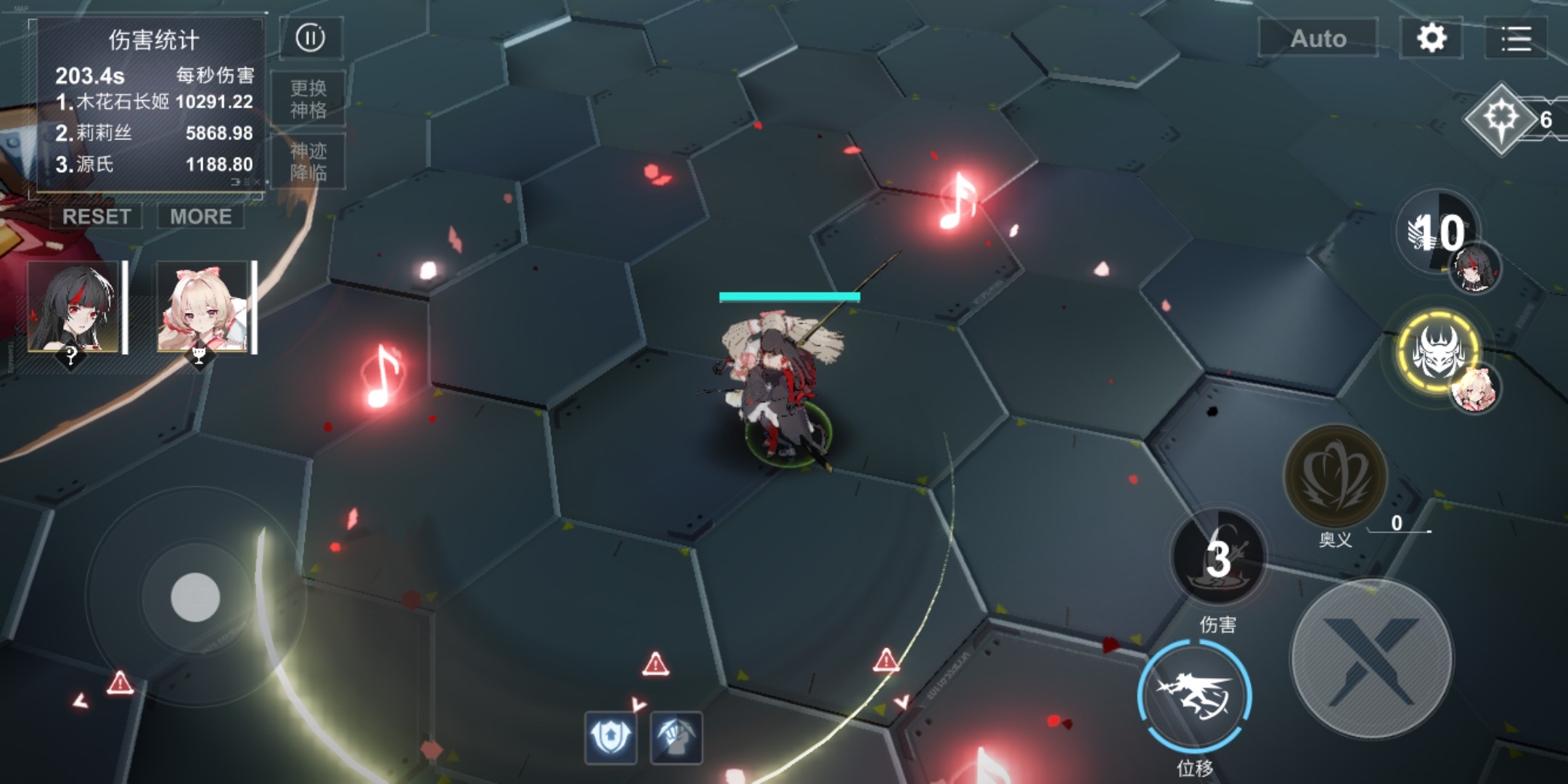Use the 伤害 damage skill

point(1218,558)
